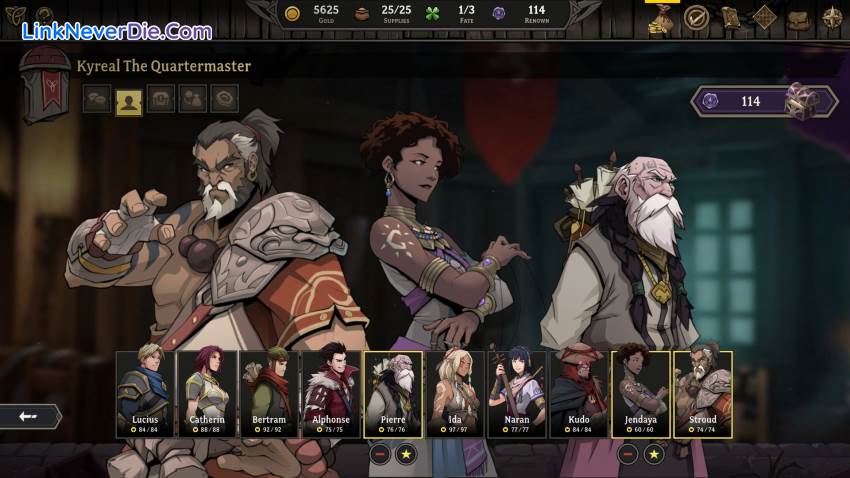Click the minus button under Pierre

380,454
